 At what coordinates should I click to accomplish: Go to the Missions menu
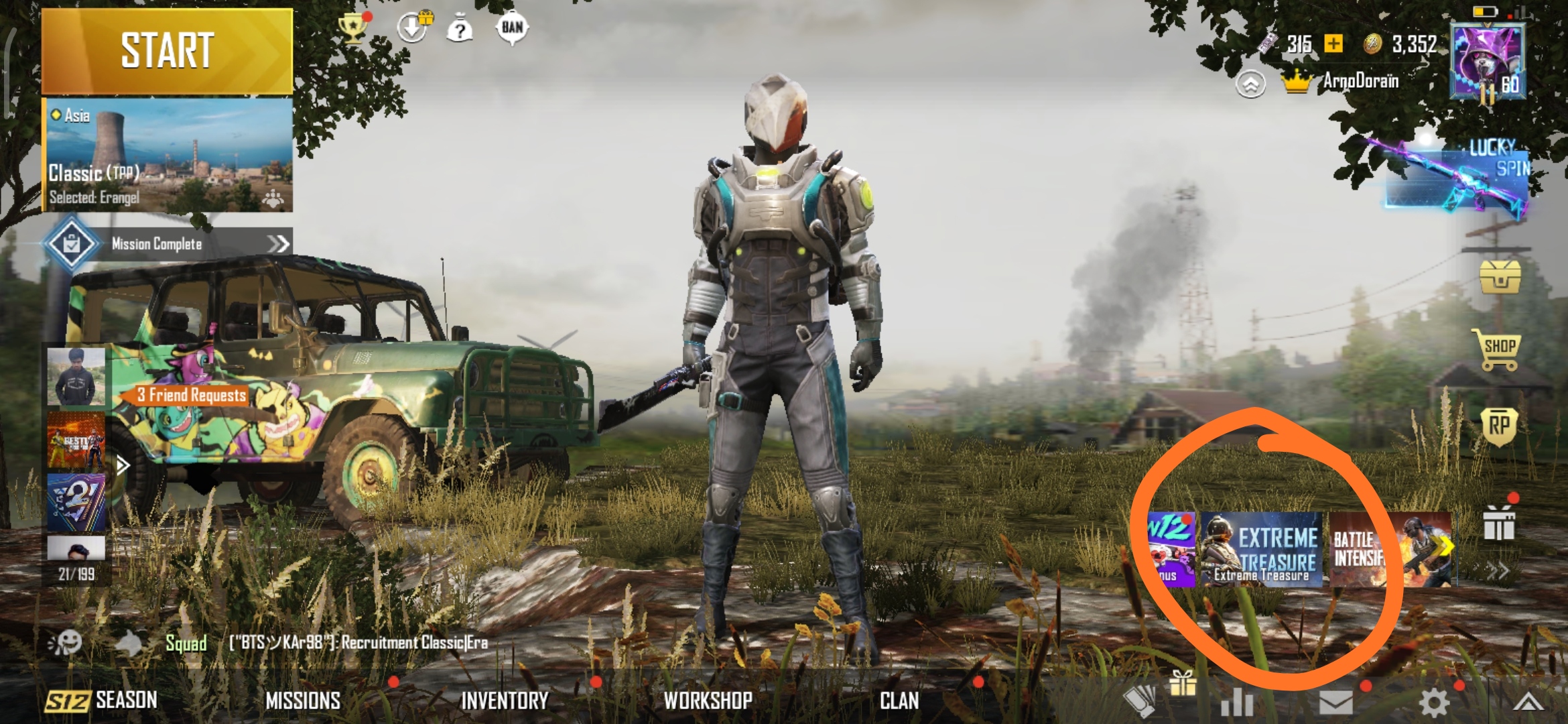tap(303, 701)
